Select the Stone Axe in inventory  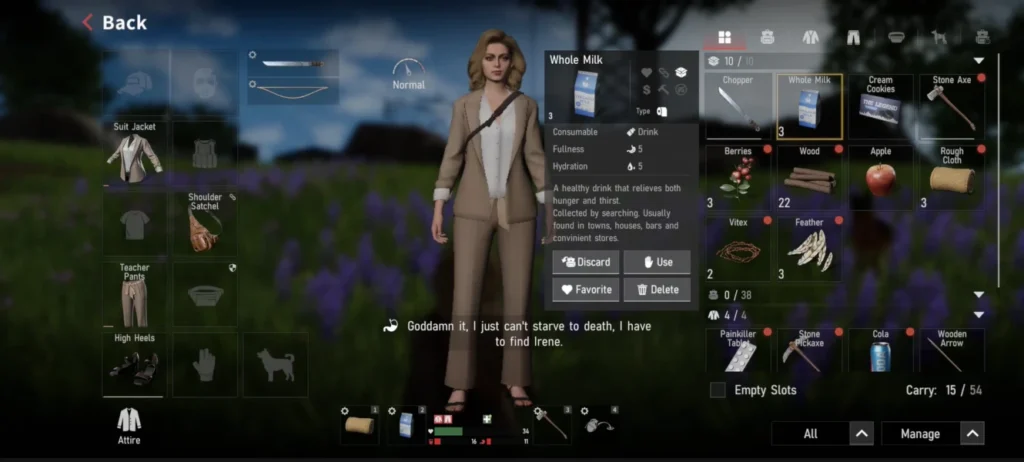click(951, 107)
